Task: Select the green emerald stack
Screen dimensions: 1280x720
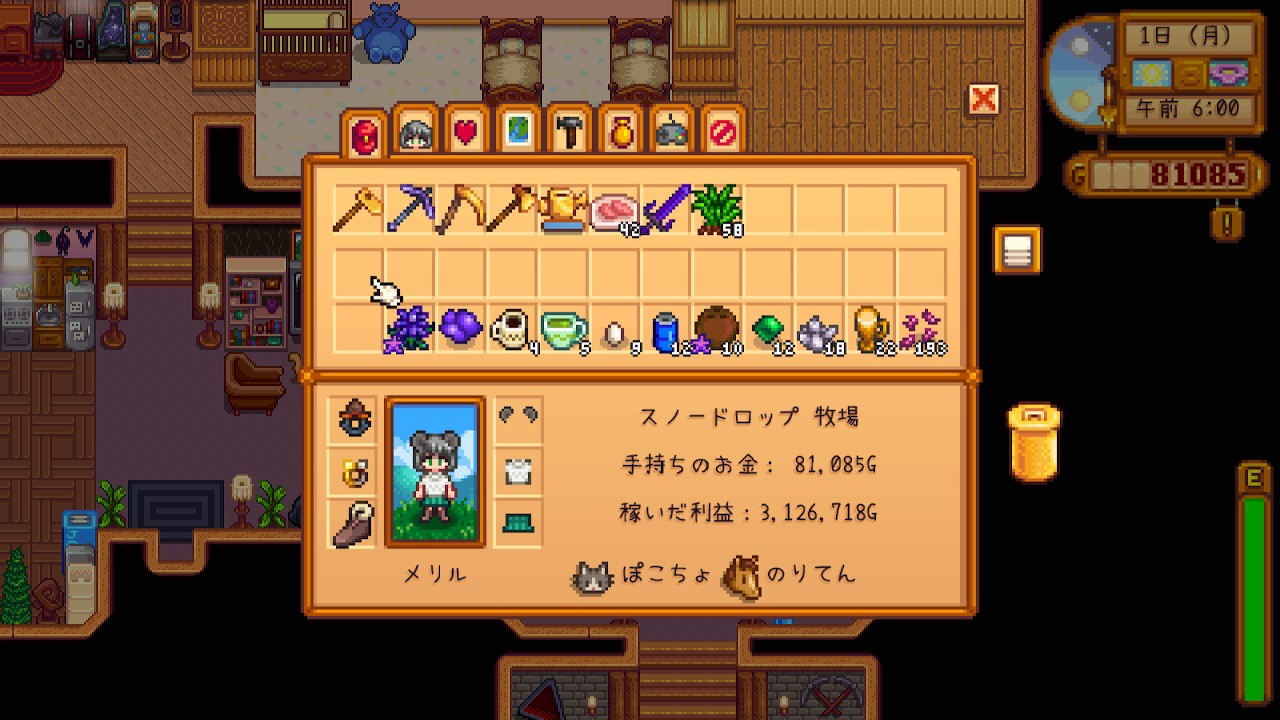Action: (x=768, y=329)
